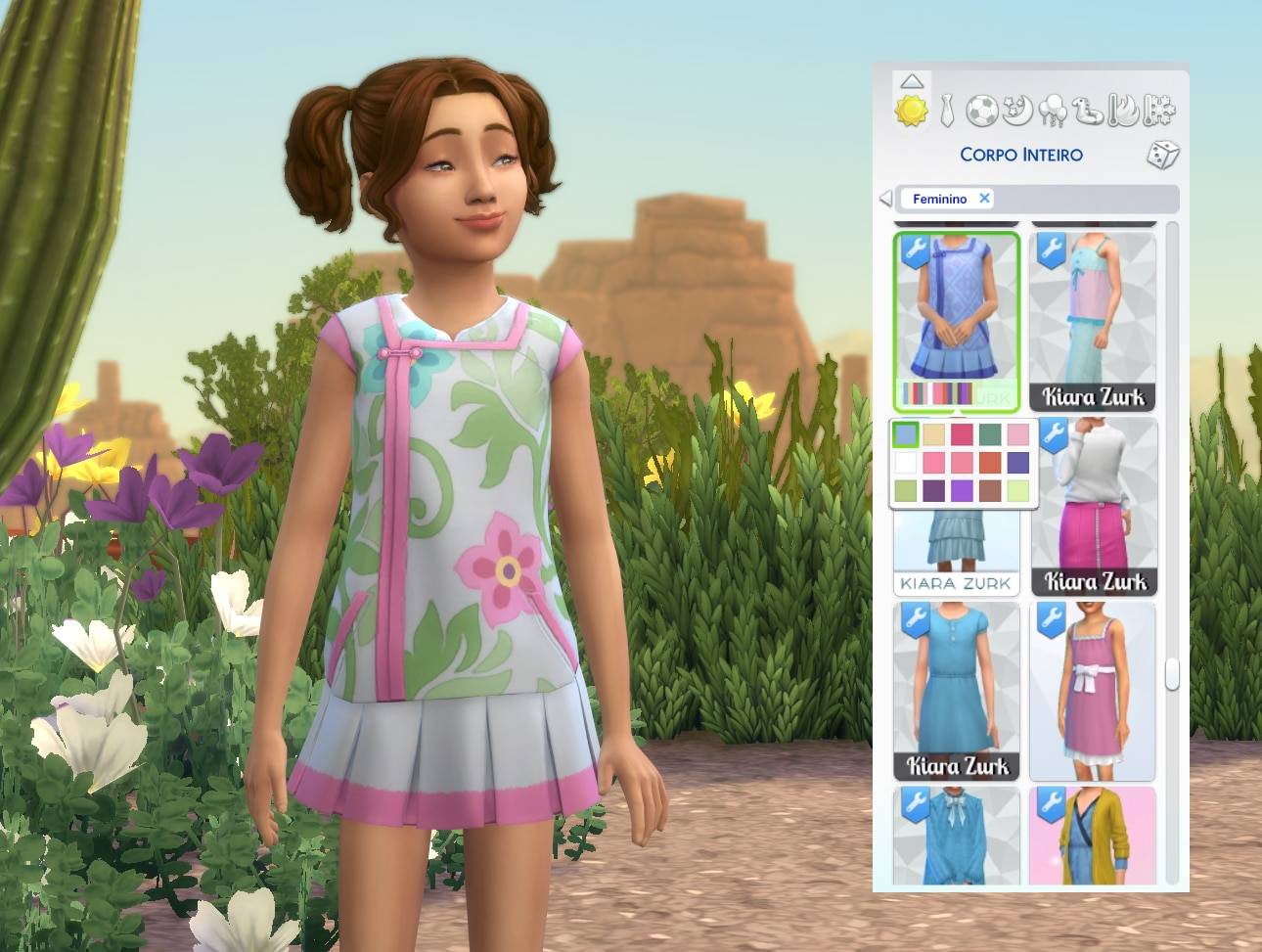Switch to Athletic wear soccer ball icon
1262x952 pixels.
(x=982, y=113)
